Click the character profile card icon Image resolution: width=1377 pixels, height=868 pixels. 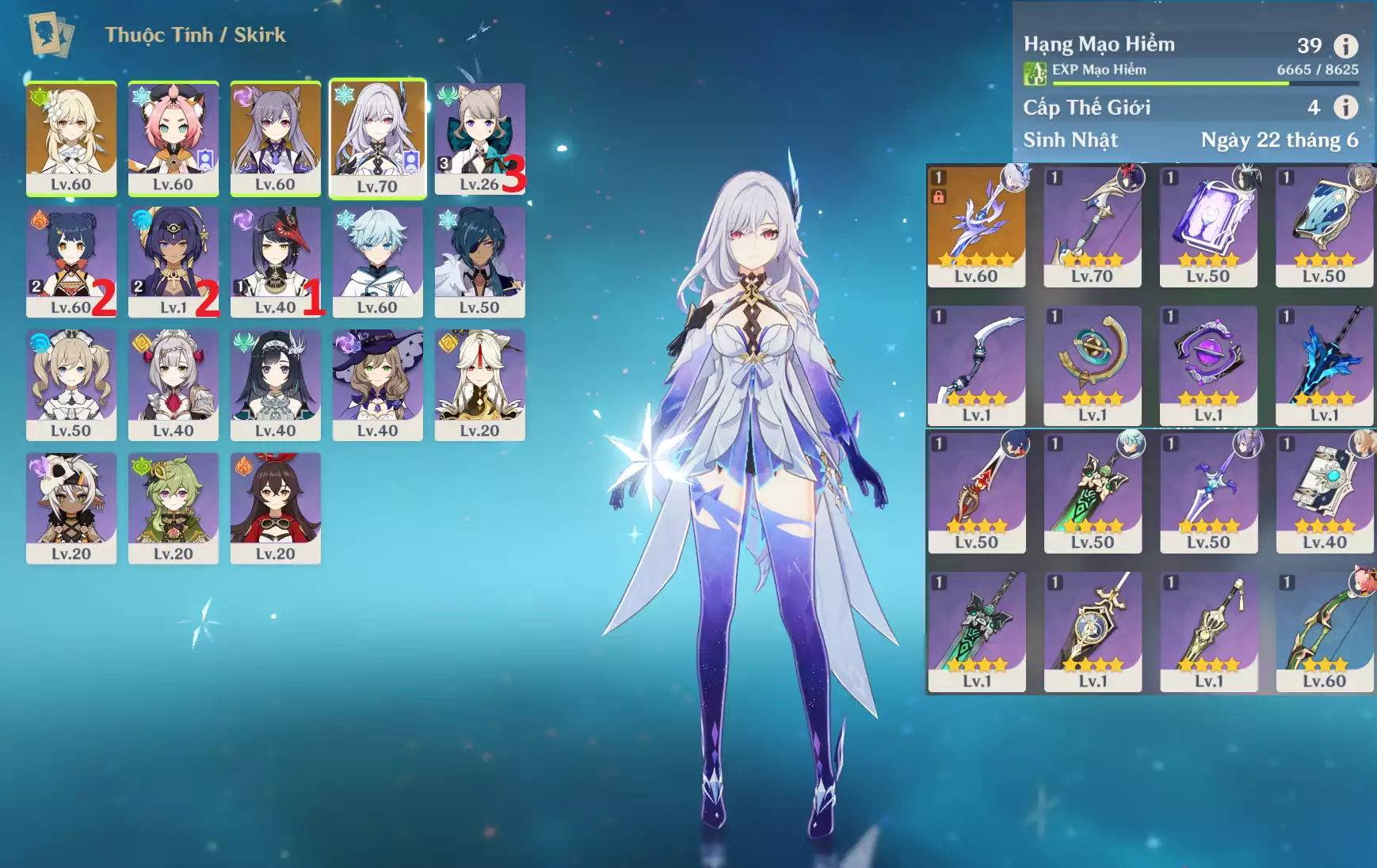click(51, 35)
